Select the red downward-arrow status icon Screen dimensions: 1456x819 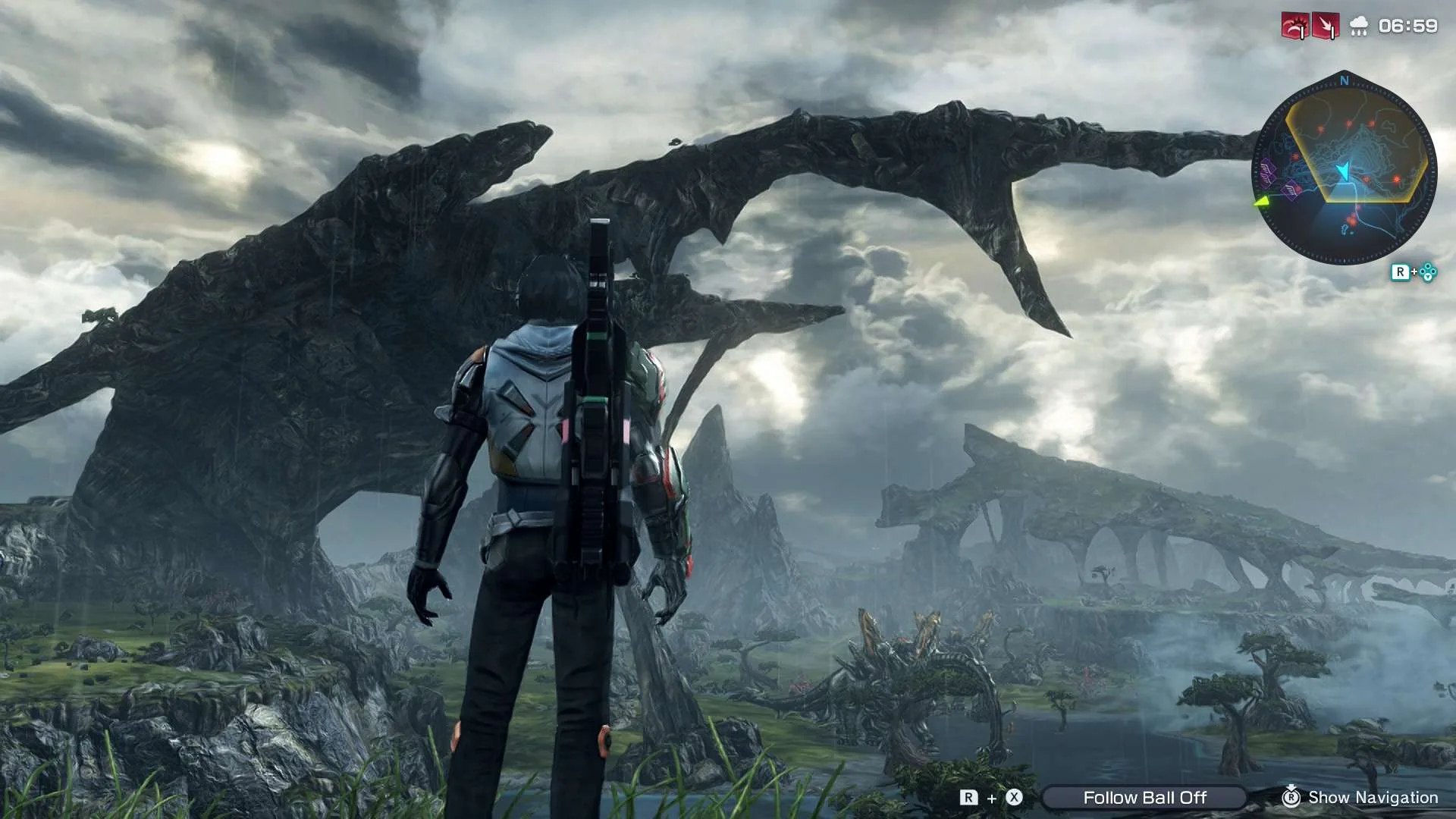[1325, 27]
